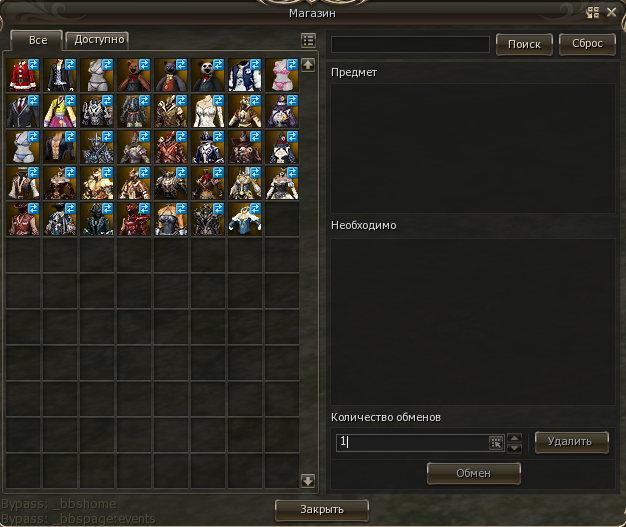The width and height of the screenshot is (626, 527).
Task: Click the exchange quantity input field
Action: (411, 442)
